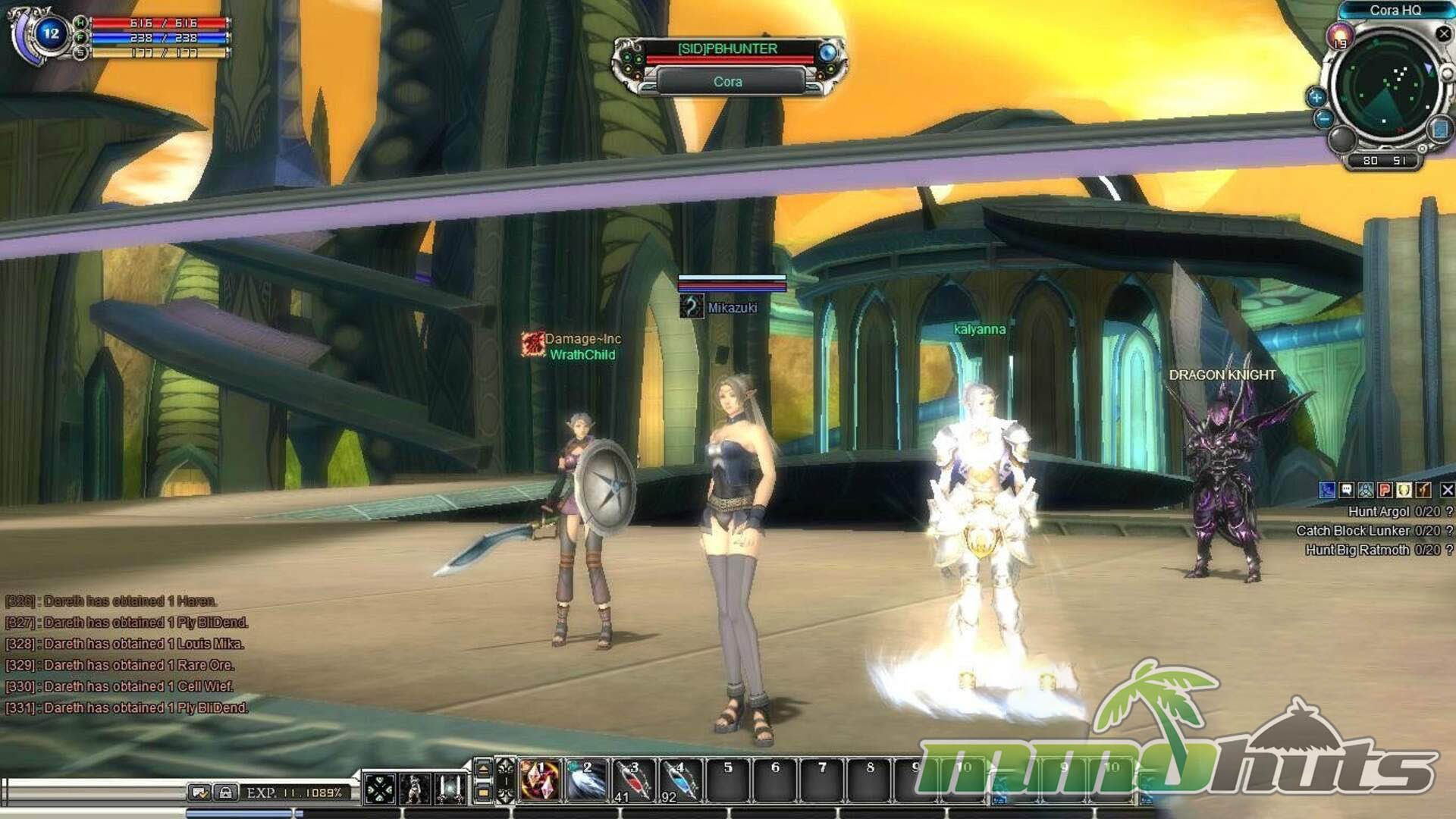This screenshot has height=819, width=1456.
Task: Close the minimap radar panel
Action: coord(1443,33)
